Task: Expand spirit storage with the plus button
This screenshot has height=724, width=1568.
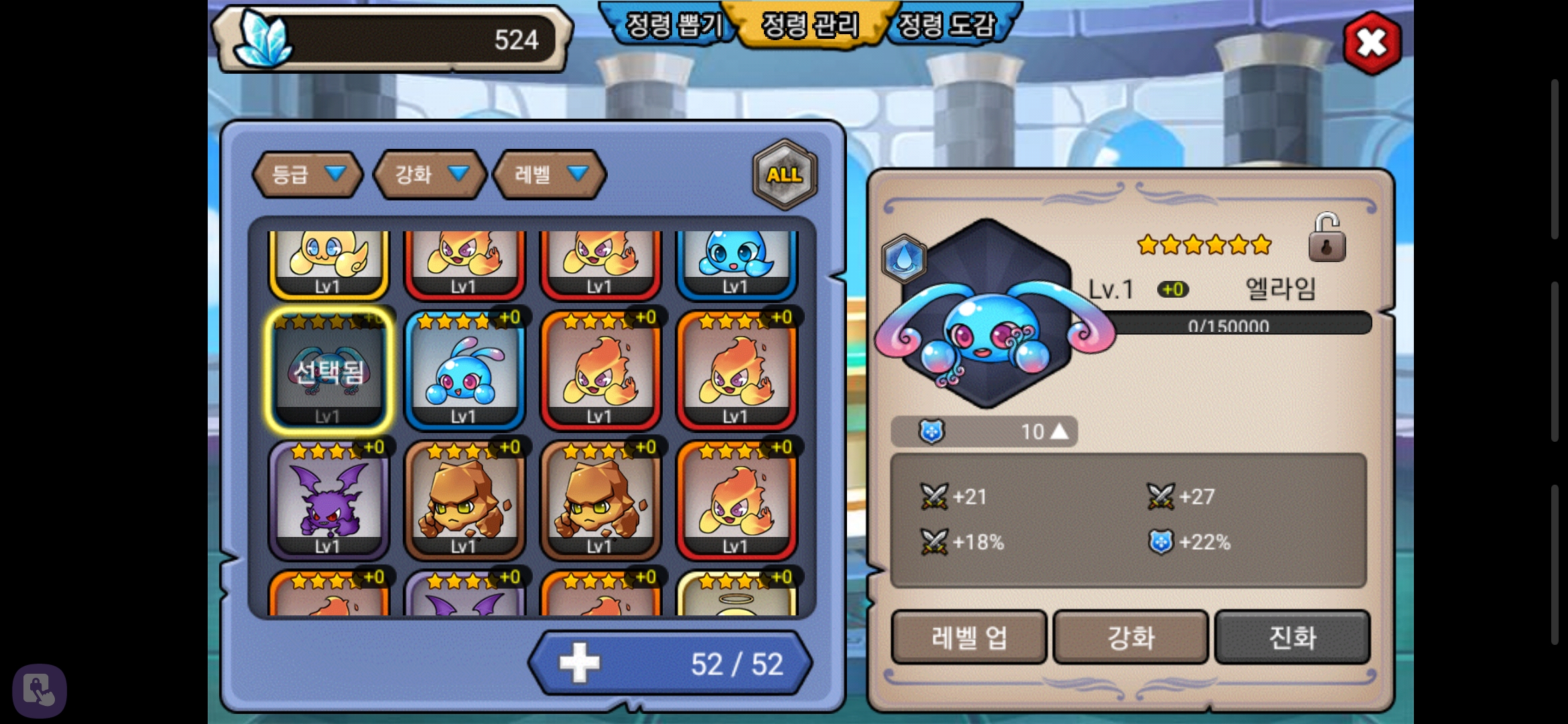Action: (x=580, y=663)
